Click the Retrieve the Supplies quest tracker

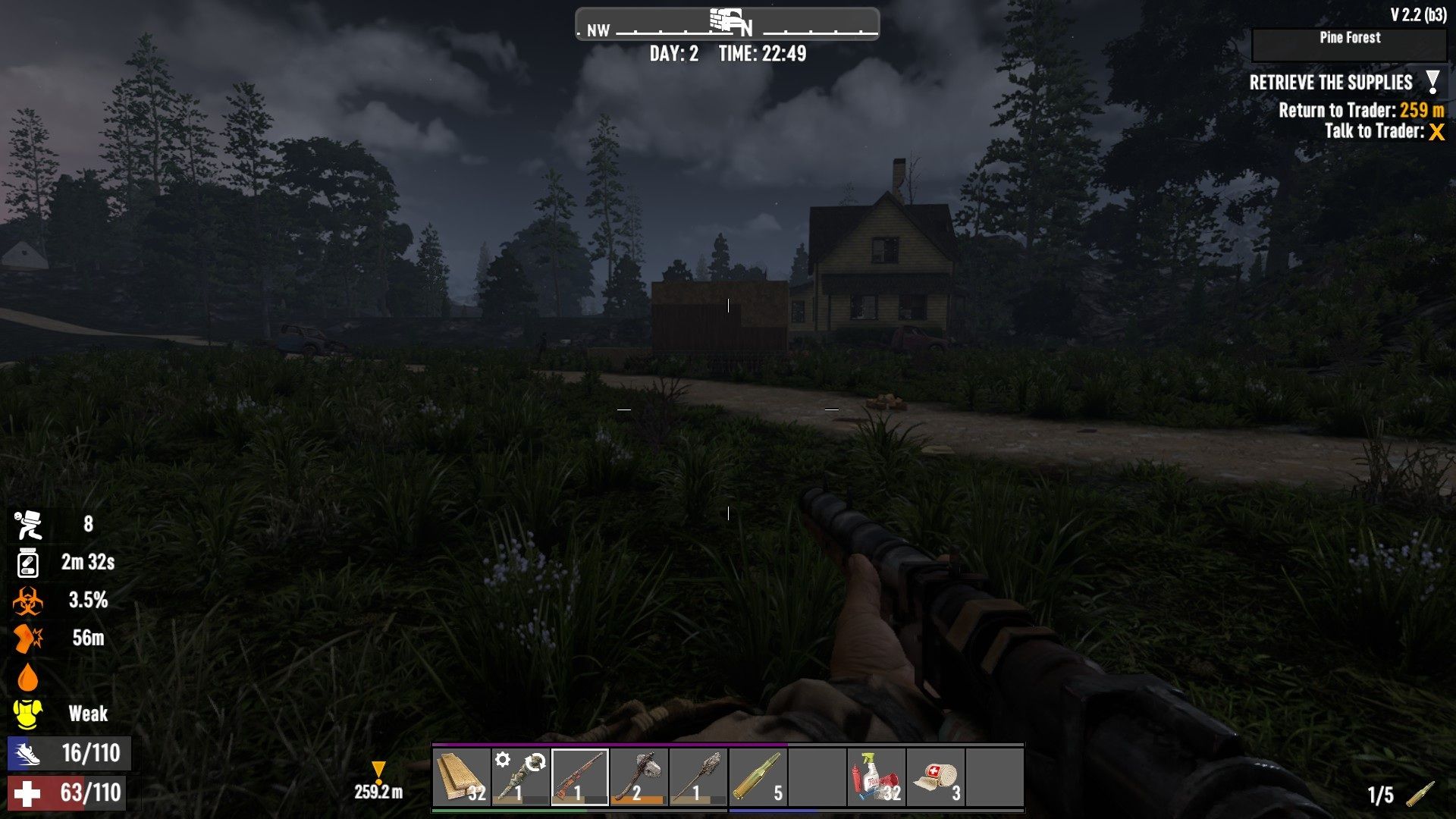tap(1330, 83)
